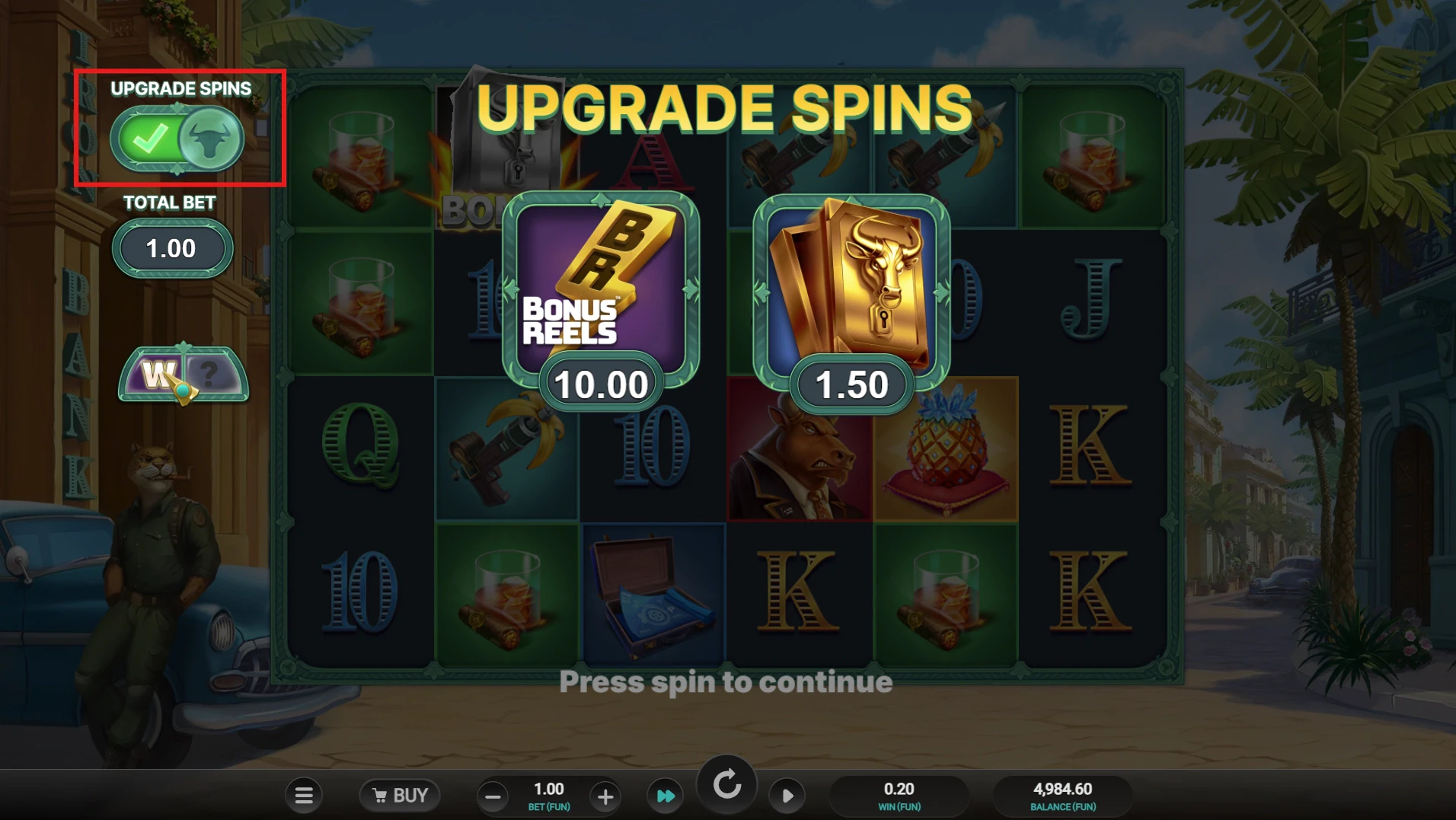Open the hamburger game menu
The width and height of the screenshot is (1456, 820).
304,795
